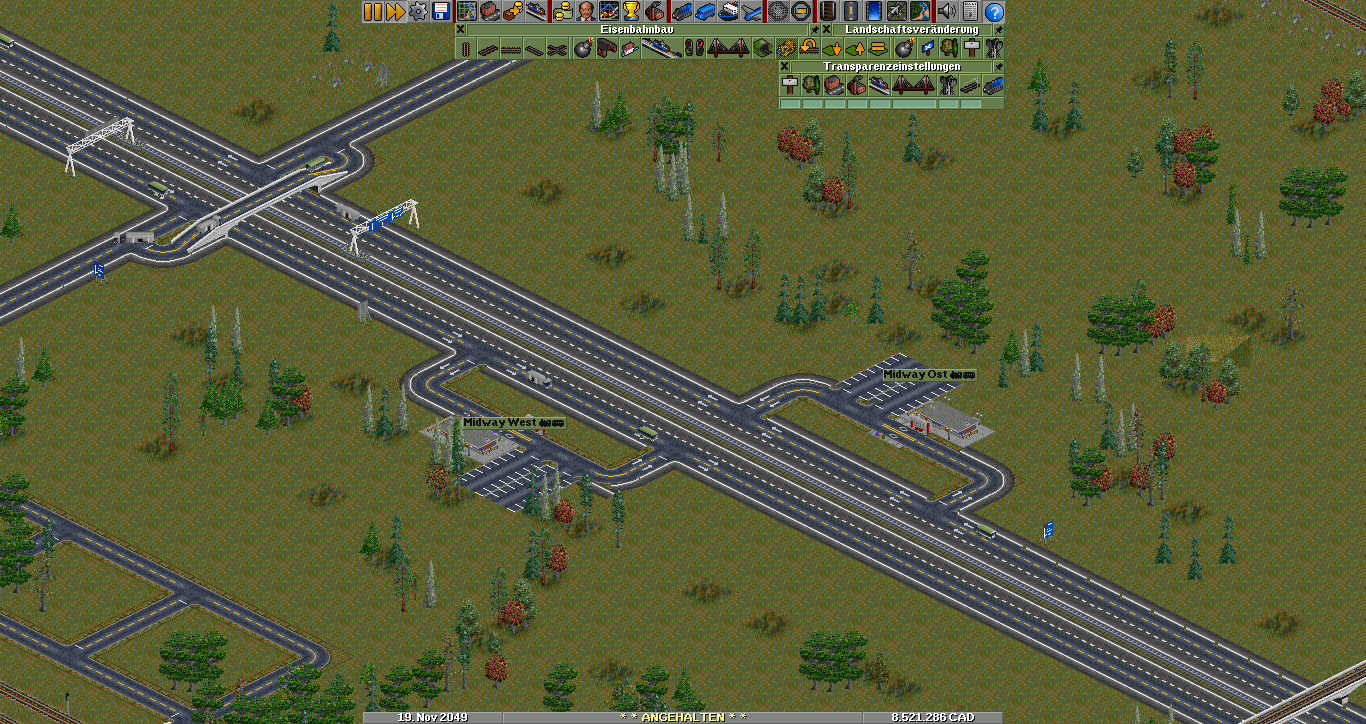
Task: Open the company league trophy menu
Action: (x=630, y=12)
